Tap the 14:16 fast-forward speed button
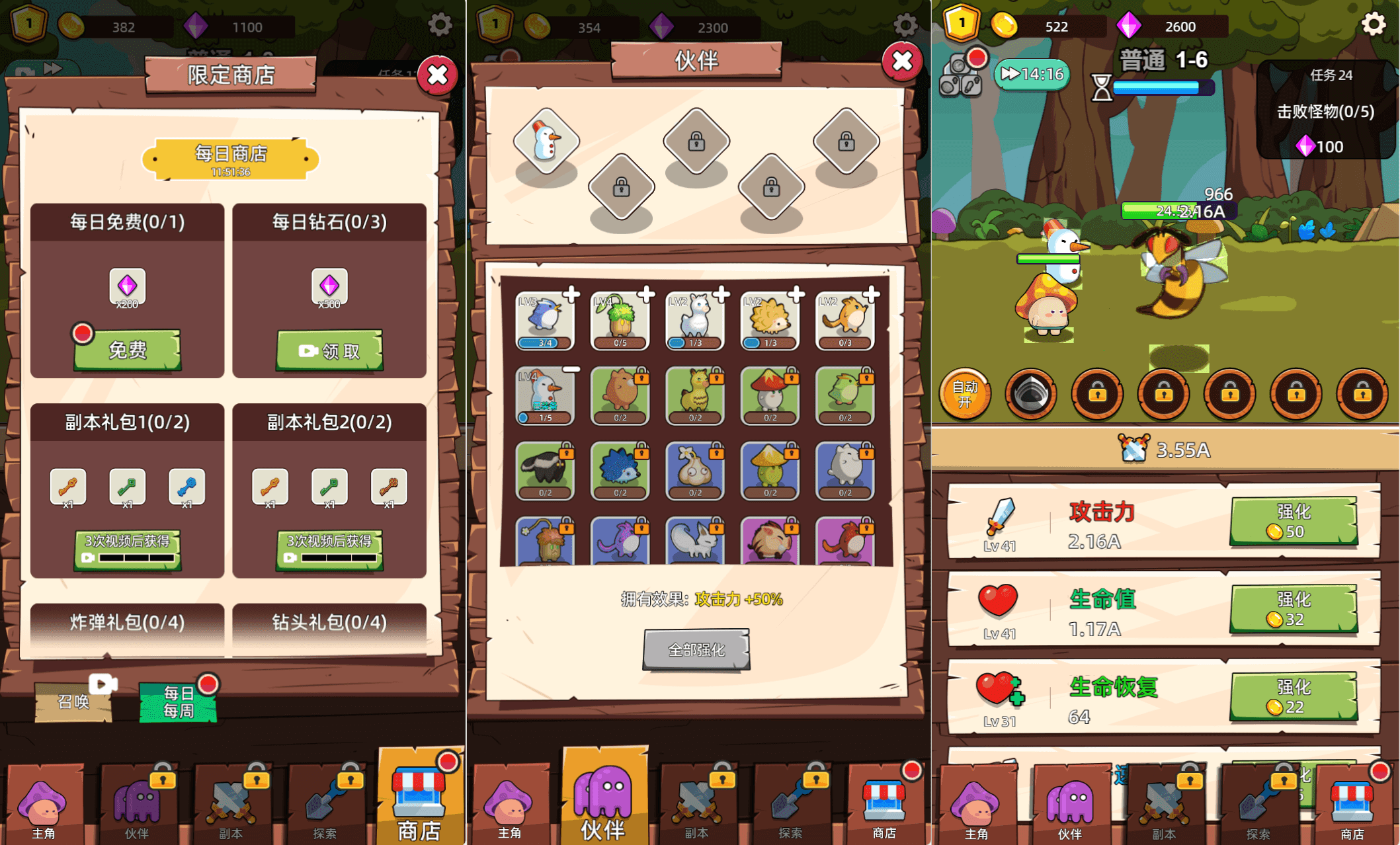 (1032, 74)
